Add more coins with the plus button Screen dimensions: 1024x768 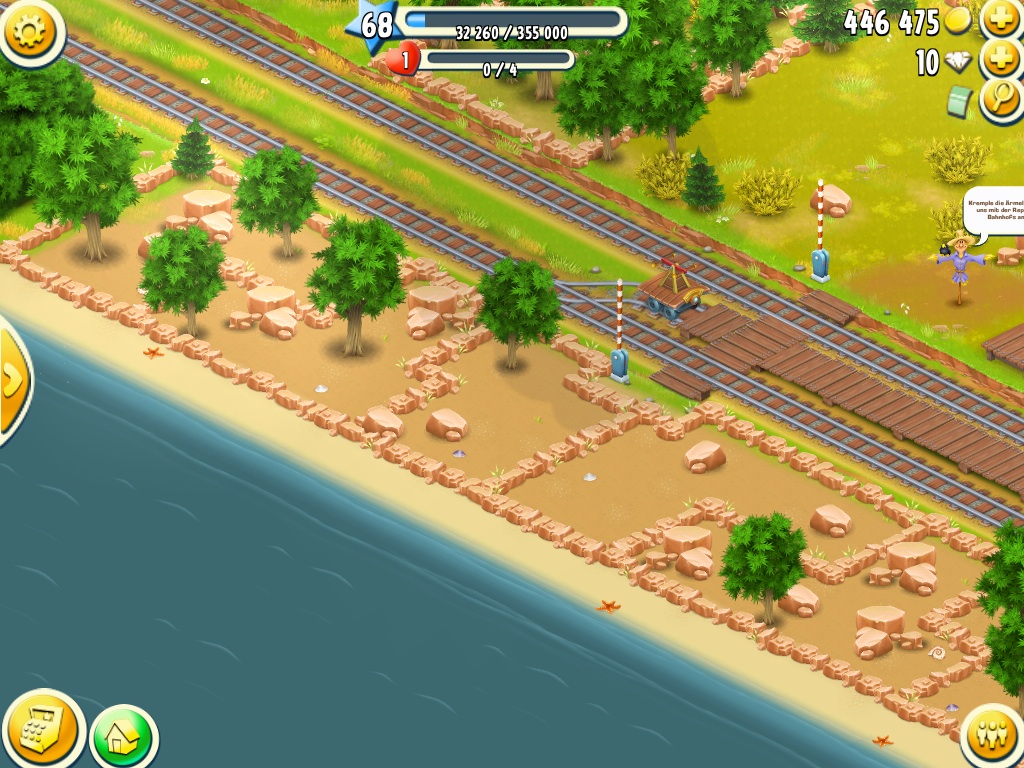(x=1001, y=18)
